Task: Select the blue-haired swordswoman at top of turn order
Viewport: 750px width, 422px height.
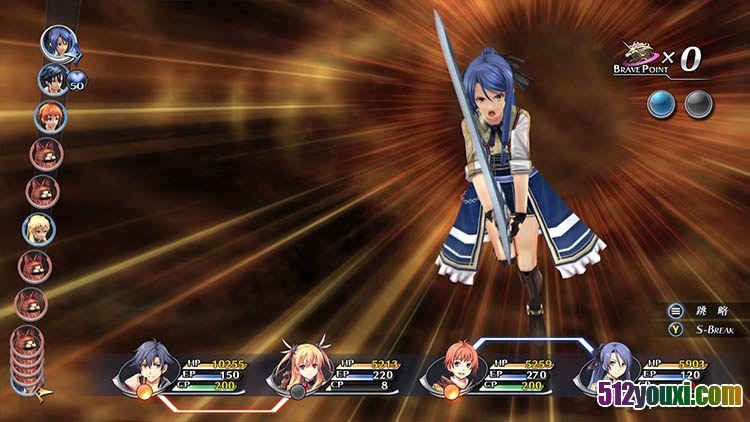Action: [58, 43]
